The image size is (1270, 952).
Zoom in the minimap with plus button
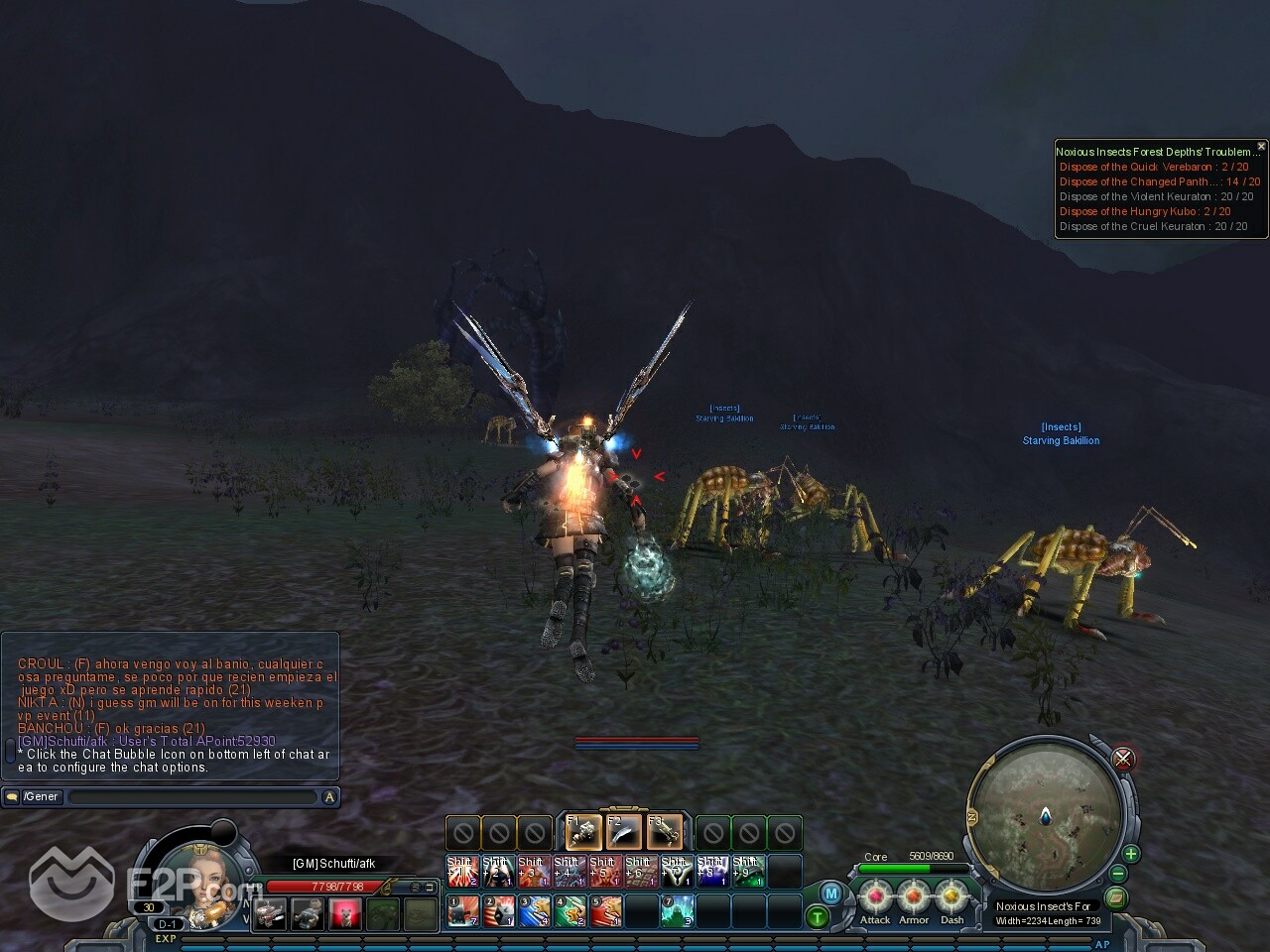click(x=1130, y=854)
